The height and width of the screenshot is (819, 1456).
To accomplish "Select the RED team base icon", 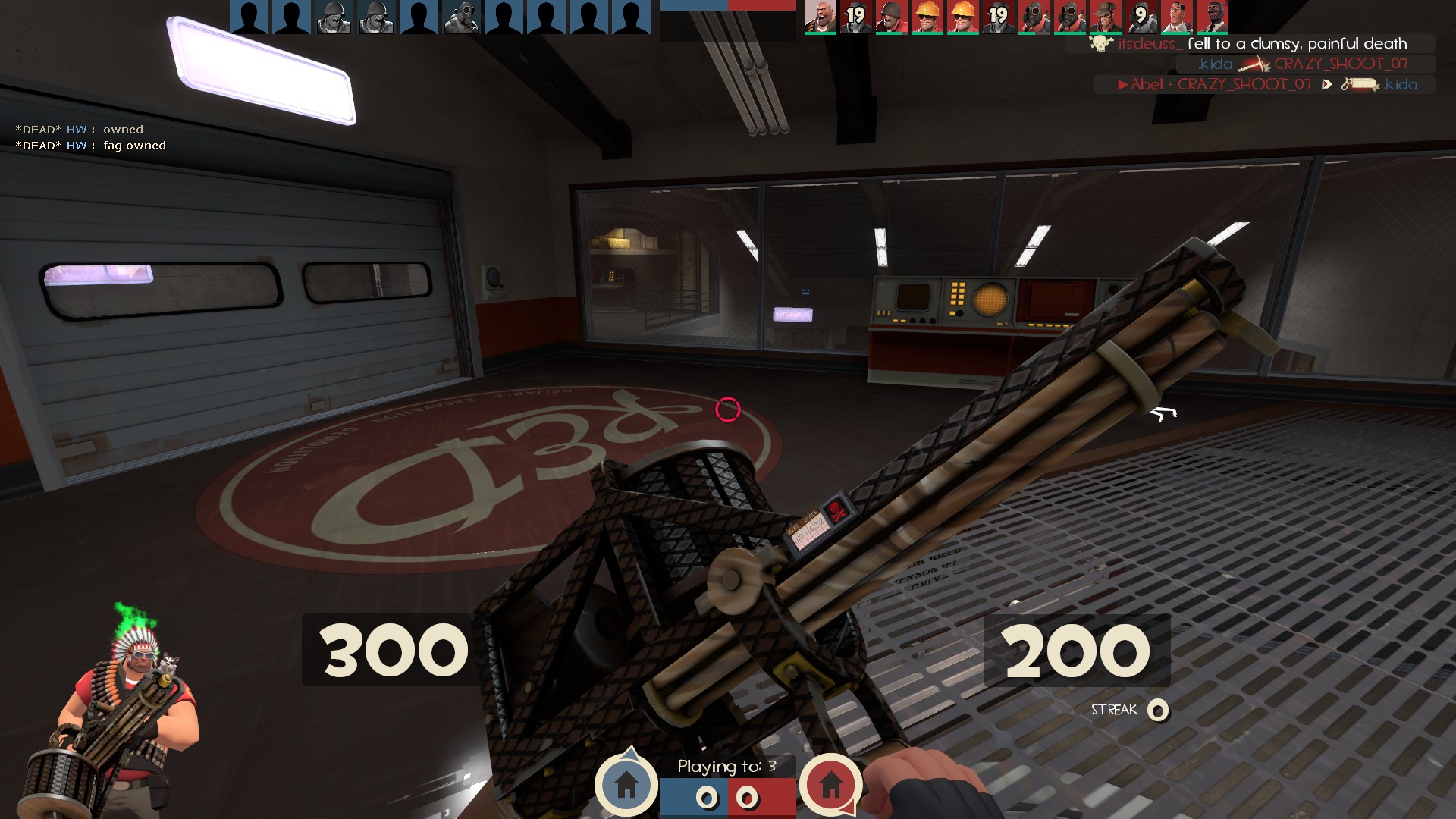I will (x=830, y=785).
